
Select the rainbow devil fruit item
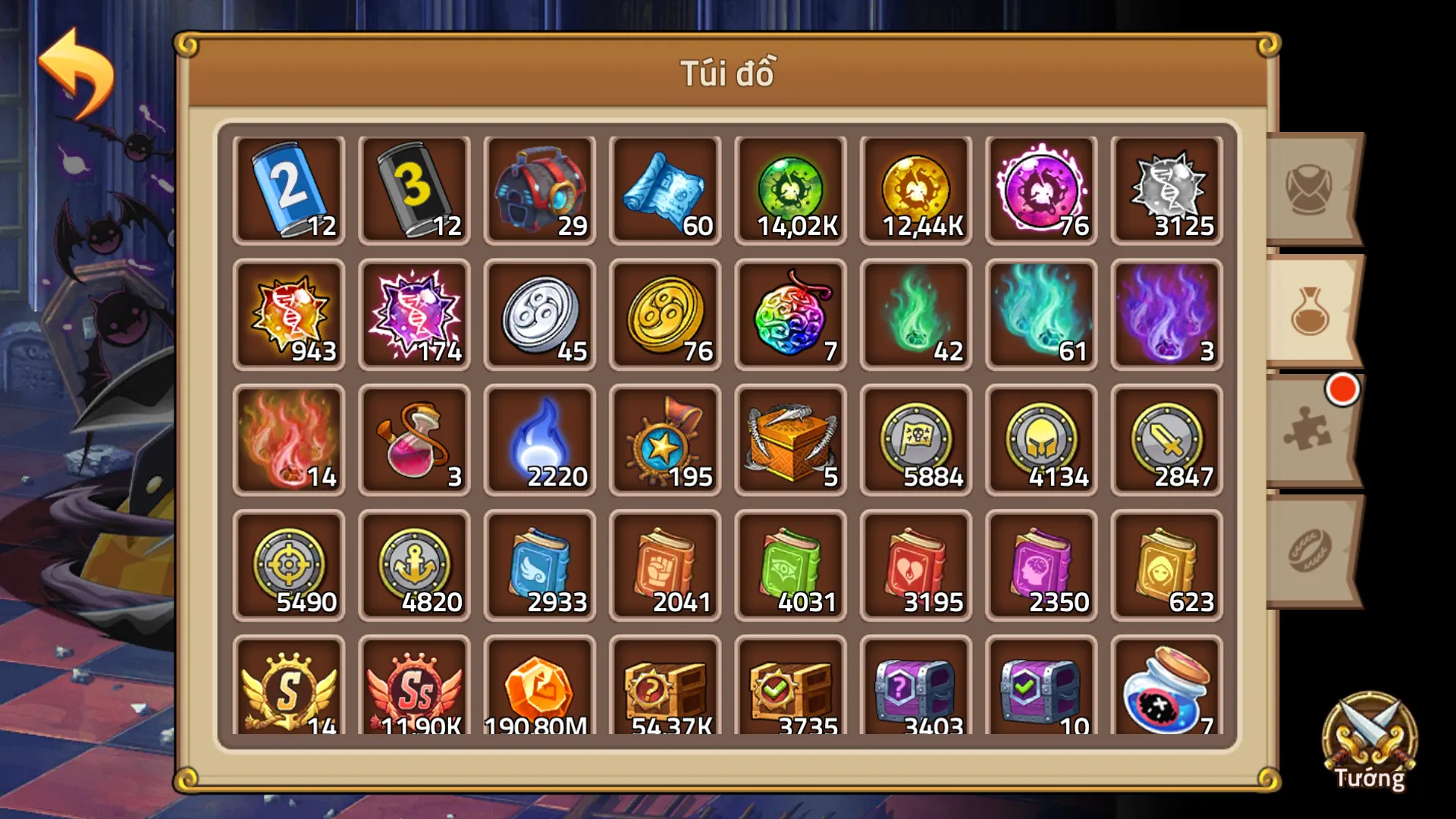click(x=790, y=315)
